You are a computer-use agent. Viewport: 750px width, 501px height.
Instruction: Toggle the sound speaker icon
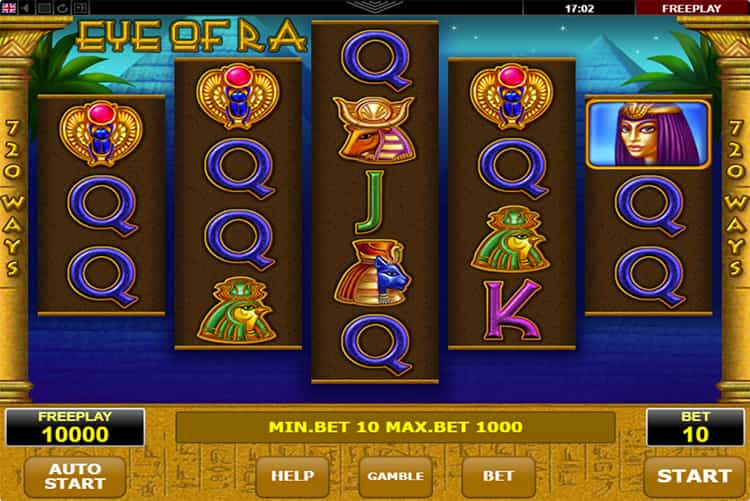pos(26,8)
